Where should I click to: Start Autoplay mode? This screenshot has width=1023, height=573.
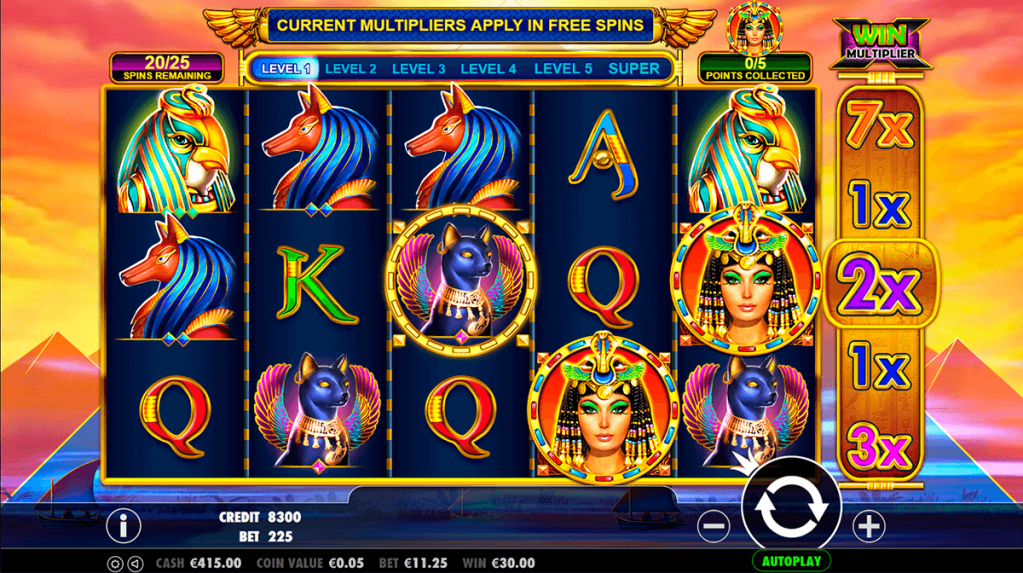[791, 561]
